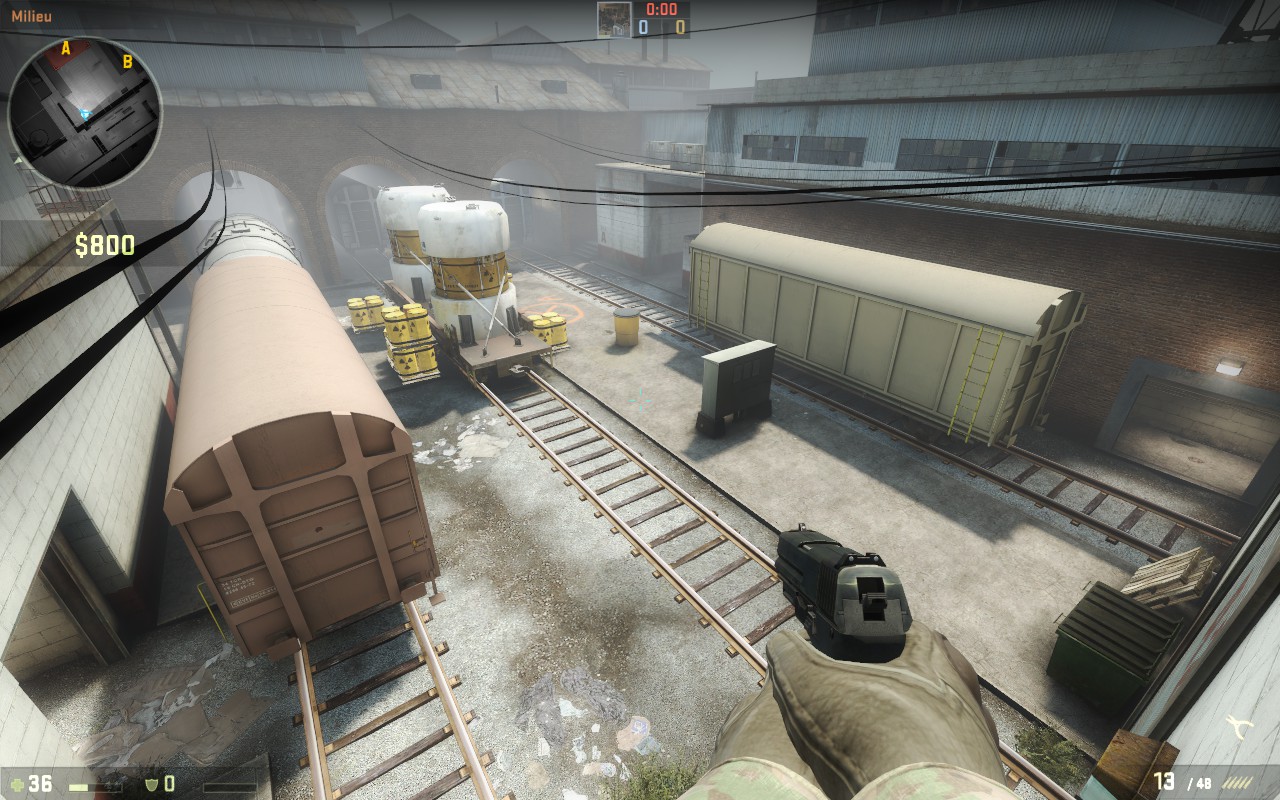Click the circular radar minimap
The image size is (1280, 800).
point(85,112)
